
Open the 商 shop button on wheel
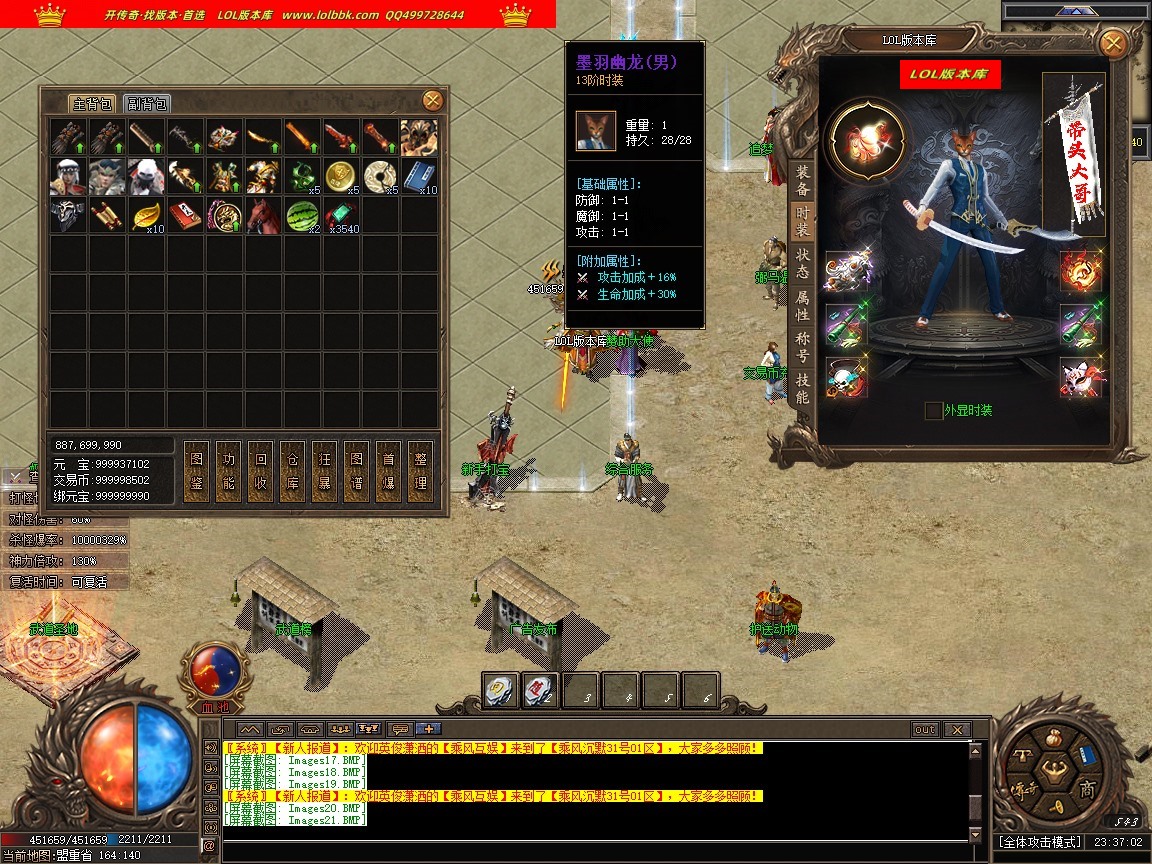(1088, 789)
